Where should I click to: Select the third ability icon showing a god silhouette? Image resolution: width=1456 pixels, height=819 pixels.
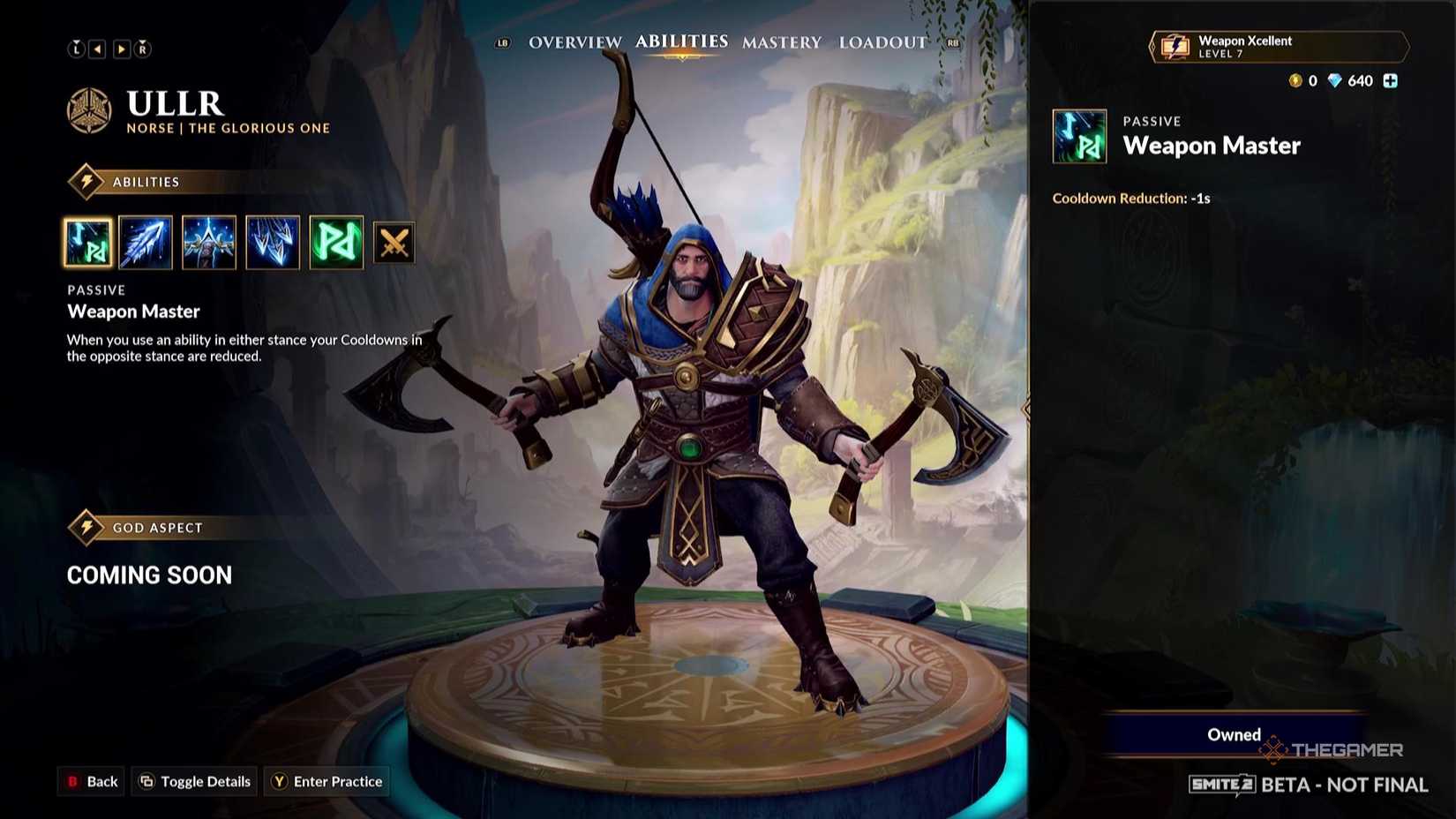tap(209, 243)
